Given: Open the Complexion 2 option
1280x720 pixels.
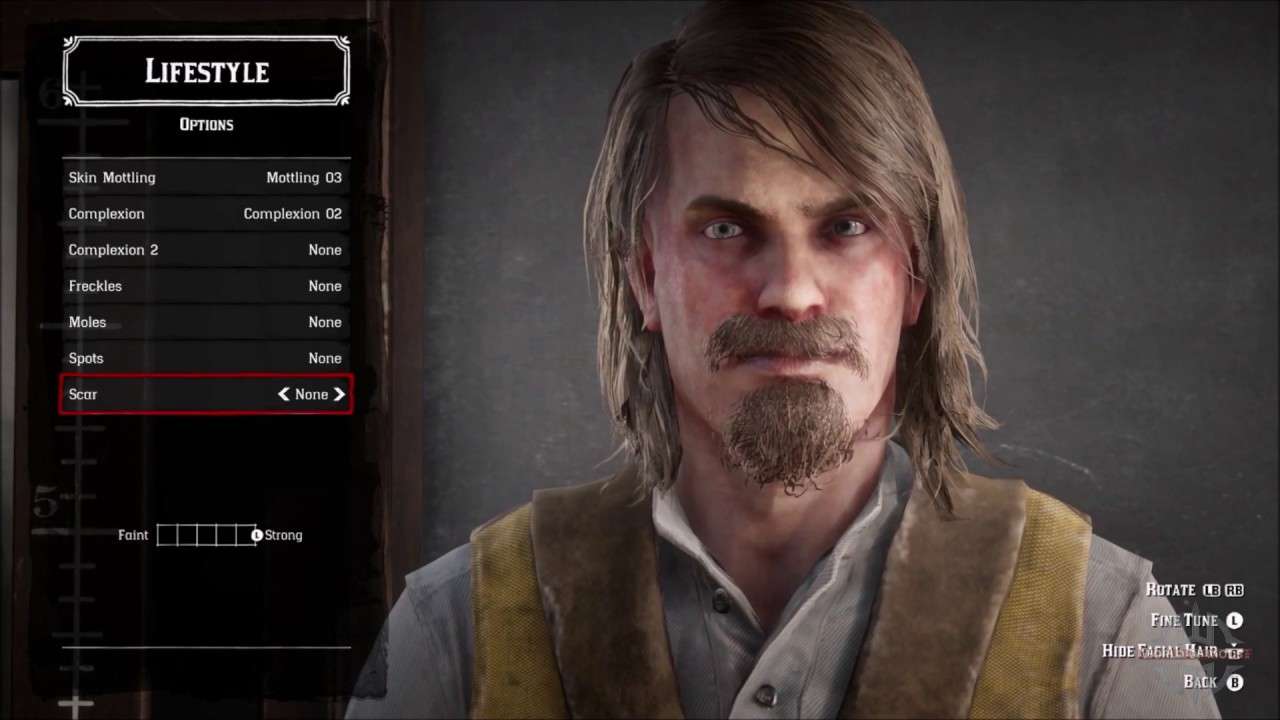Looking at the screenshot, I should click(x=205, y=250).
